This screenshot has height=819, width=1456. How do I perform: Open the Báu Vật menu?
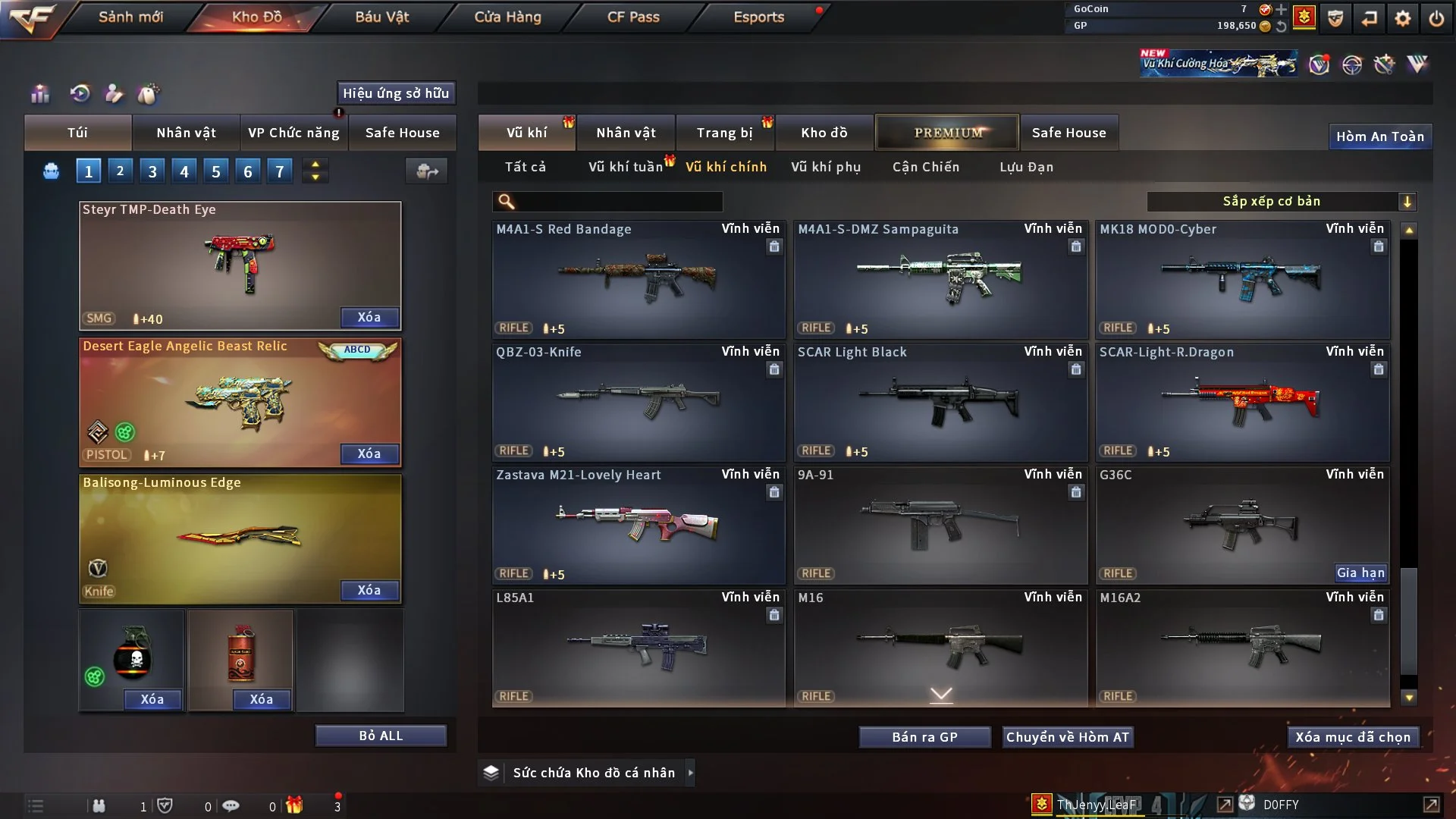click(x=382, y=17)
